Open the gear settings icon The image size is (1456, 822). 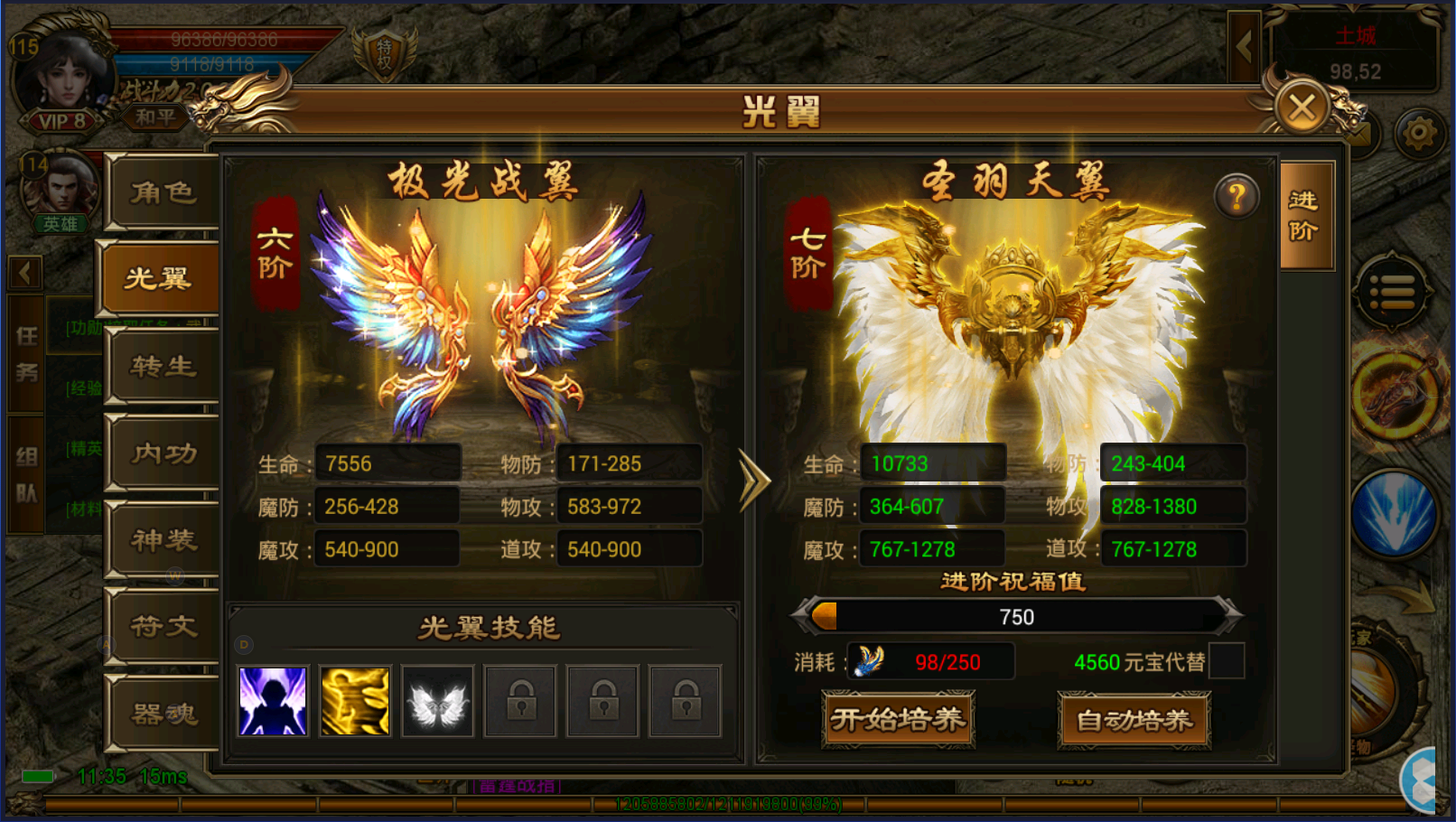click(x=1418, y=135)
